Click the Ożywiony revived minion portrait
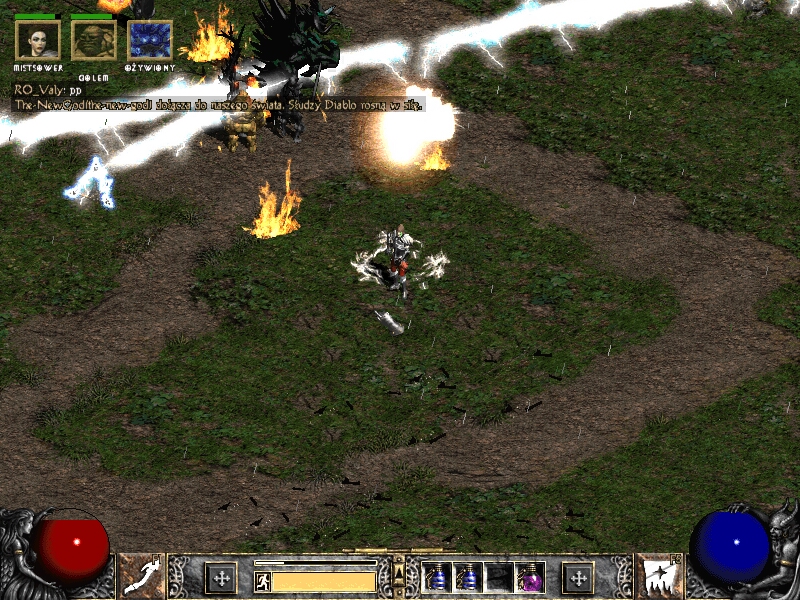Image resolution: width=800 pixels, height=600 pixels. 150,40
